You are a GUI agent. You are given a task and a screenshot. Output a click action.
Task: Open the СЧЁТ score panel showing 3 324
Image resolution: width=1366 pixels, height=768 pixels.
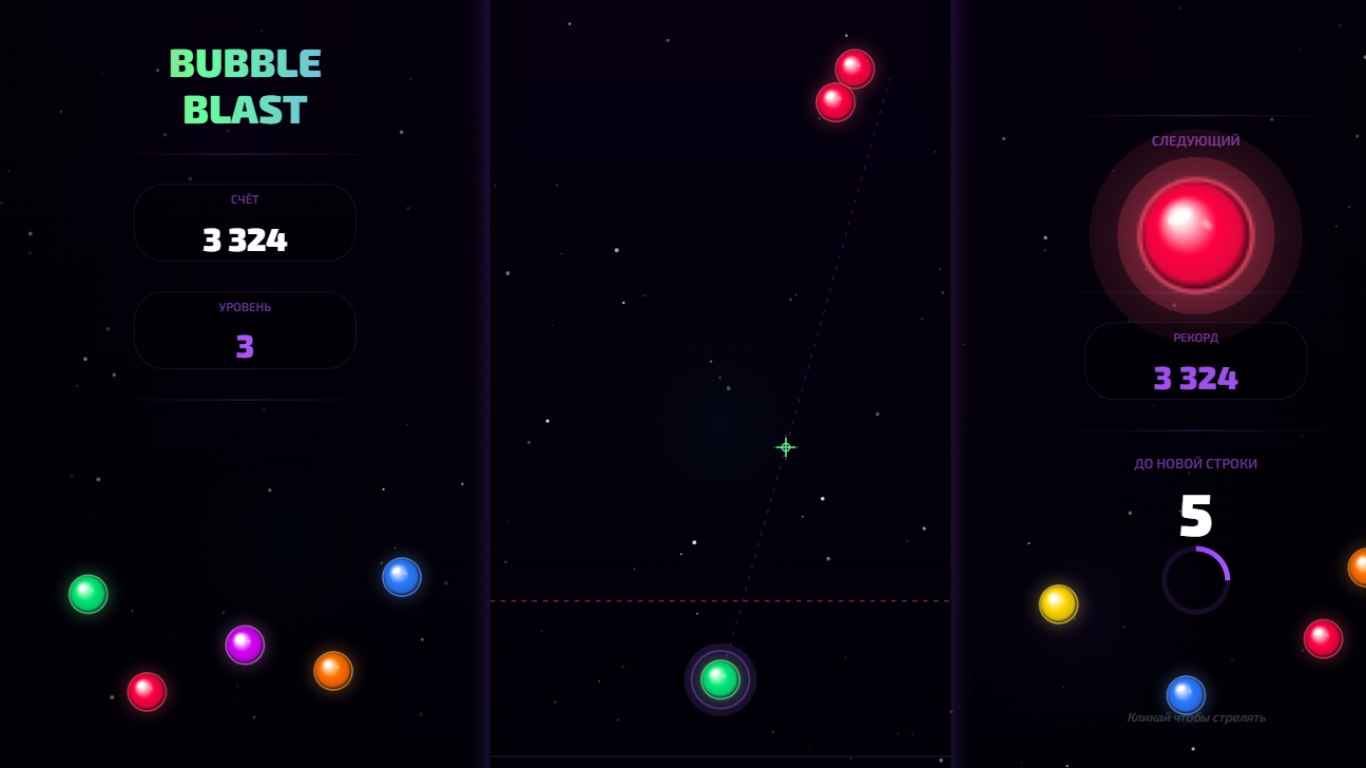(x=244, y=223)
